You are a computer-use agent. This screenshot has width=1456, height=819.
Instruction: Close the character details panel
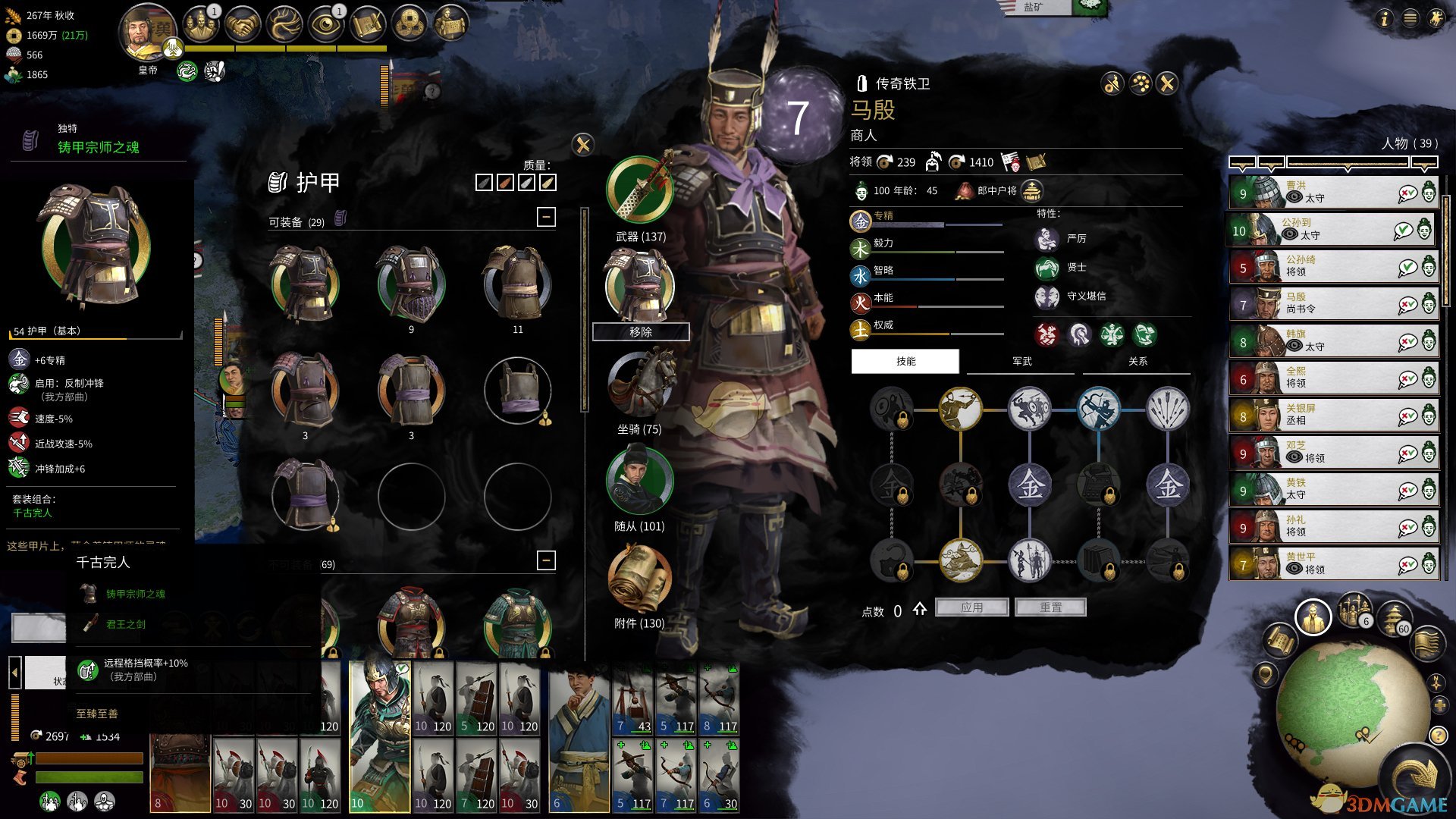coord(1167,83)
